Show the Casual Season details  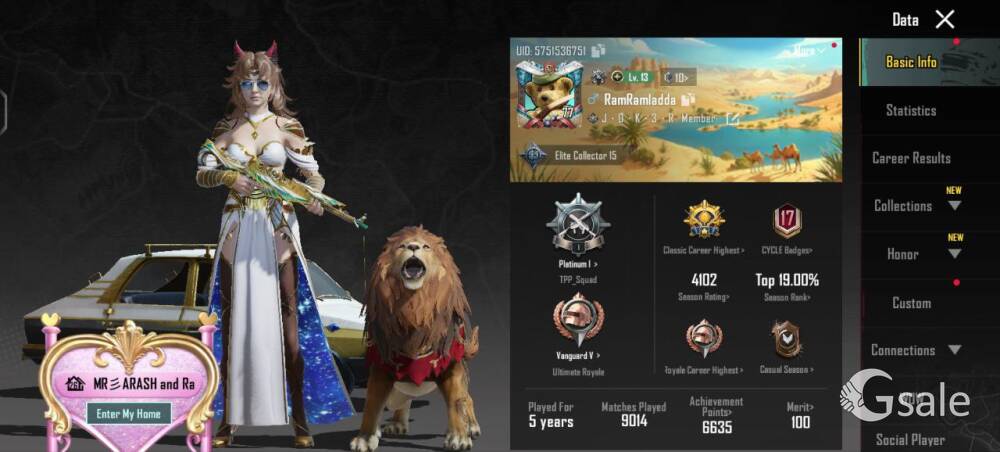pos(786,342)
